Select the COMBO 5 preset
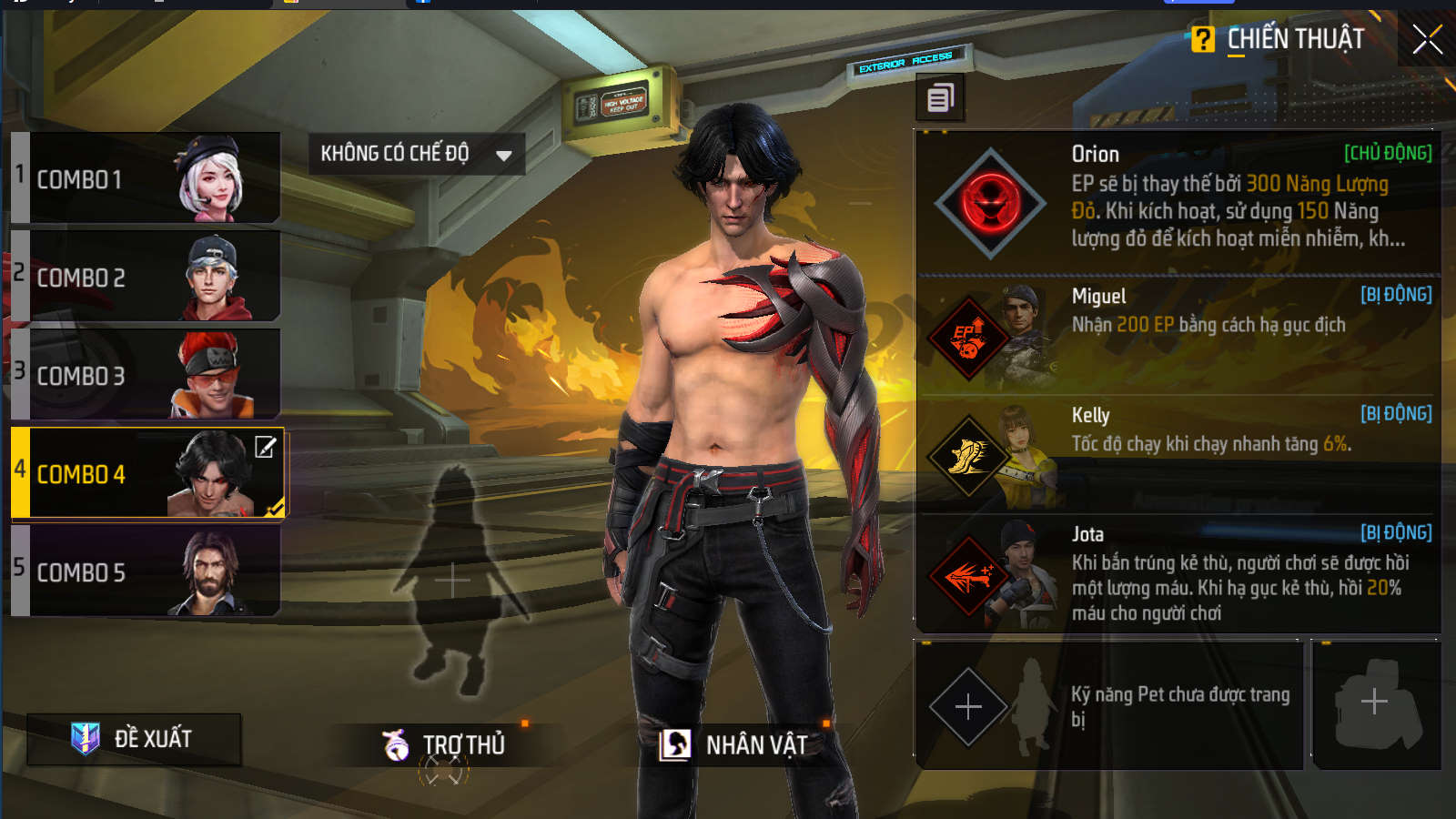 tap(146, 571)
